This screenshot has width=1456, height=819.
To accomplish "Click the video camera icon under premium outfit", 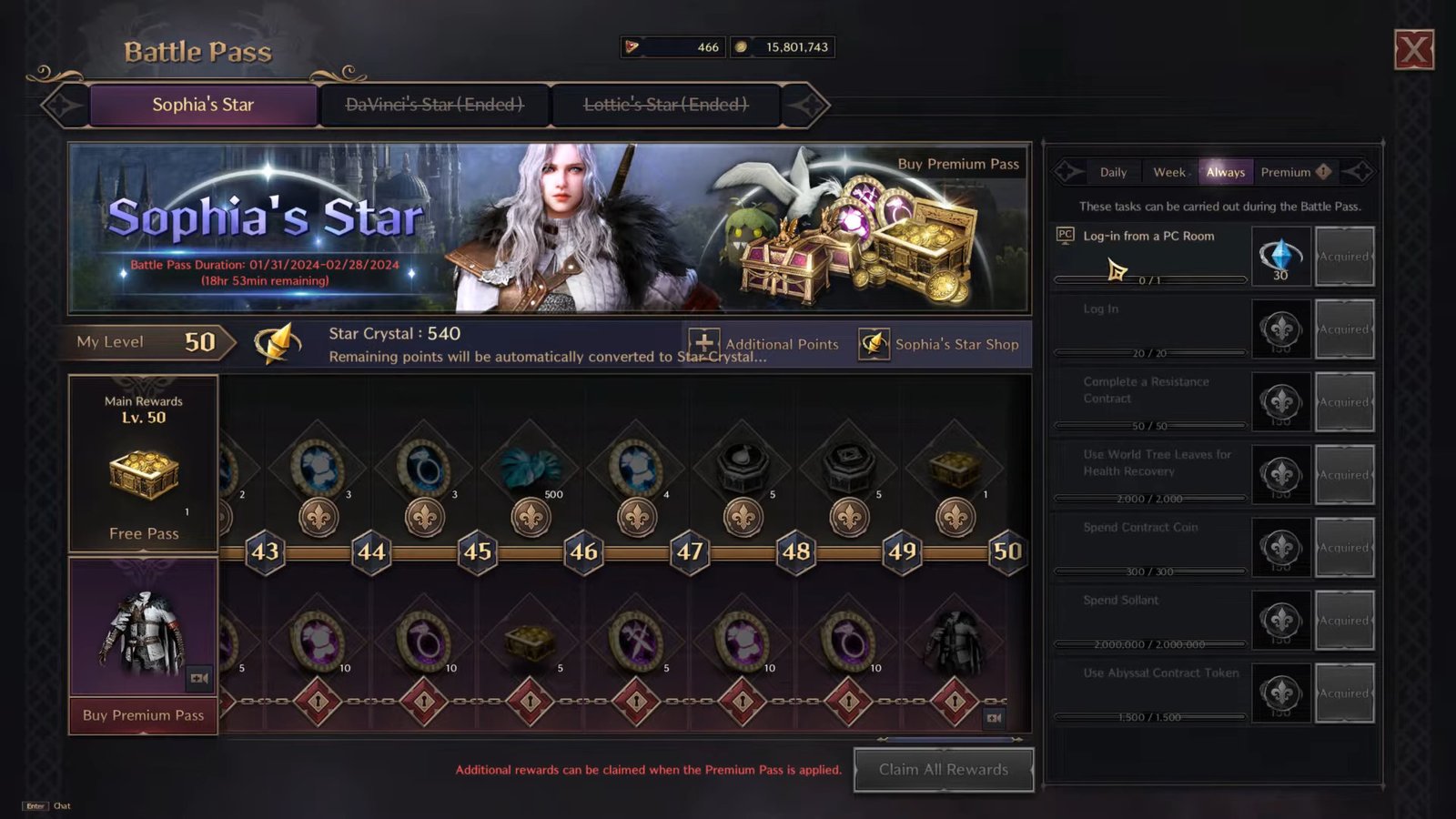I will 201,677.
